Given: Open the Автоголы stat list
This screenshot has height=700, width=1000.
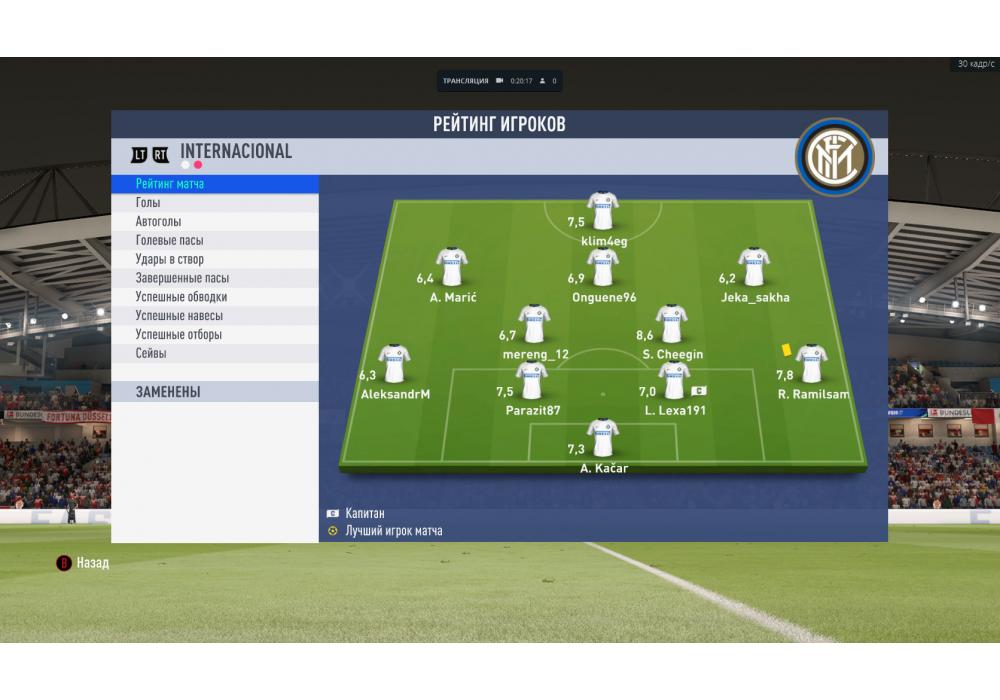Looking at the screenshot, I should 216,222.
